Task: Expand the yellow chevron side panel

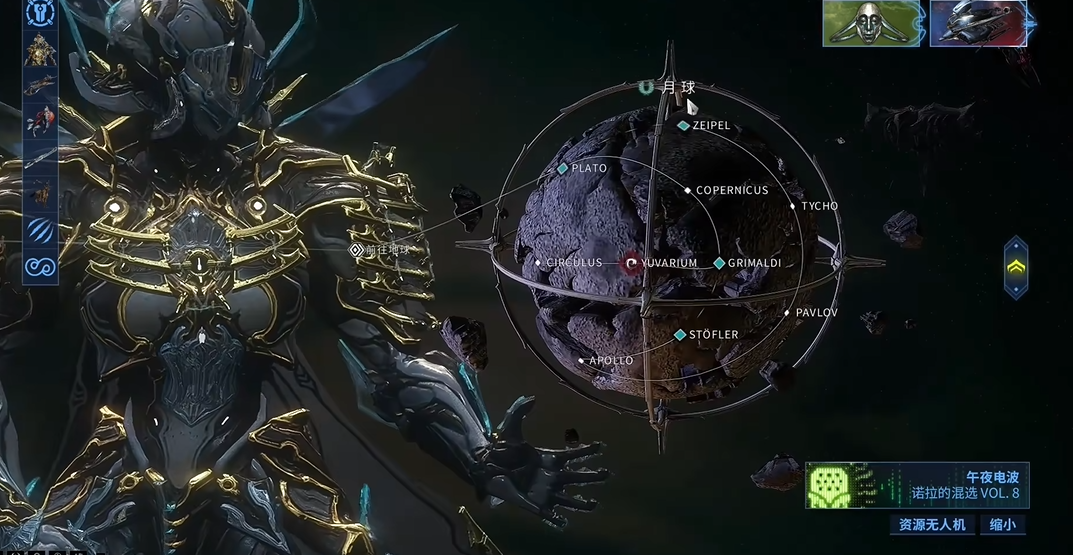Action: pos(1016,267)
